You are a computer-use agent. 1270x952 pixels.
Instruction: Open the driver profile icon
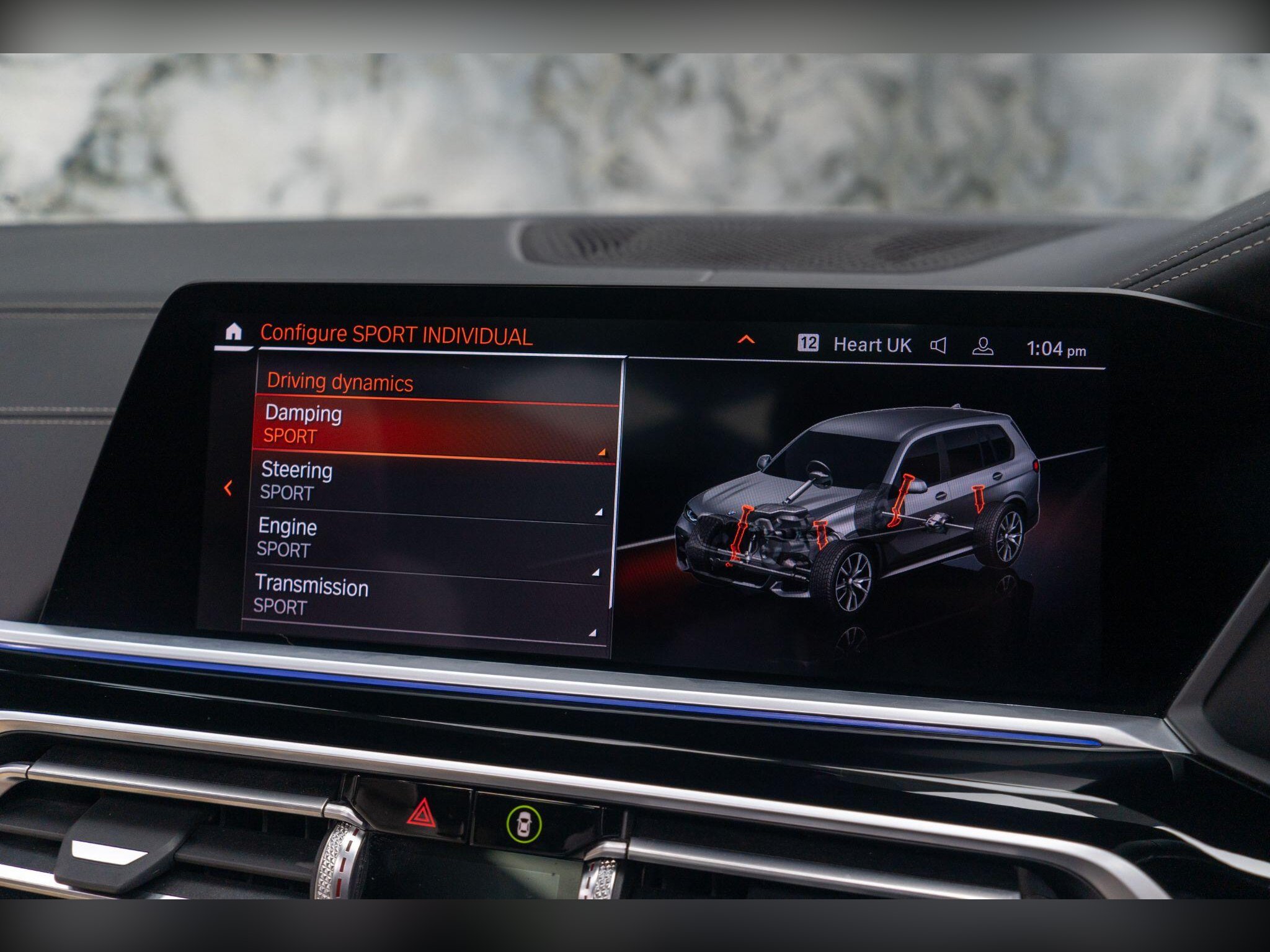tap(983, 347)
